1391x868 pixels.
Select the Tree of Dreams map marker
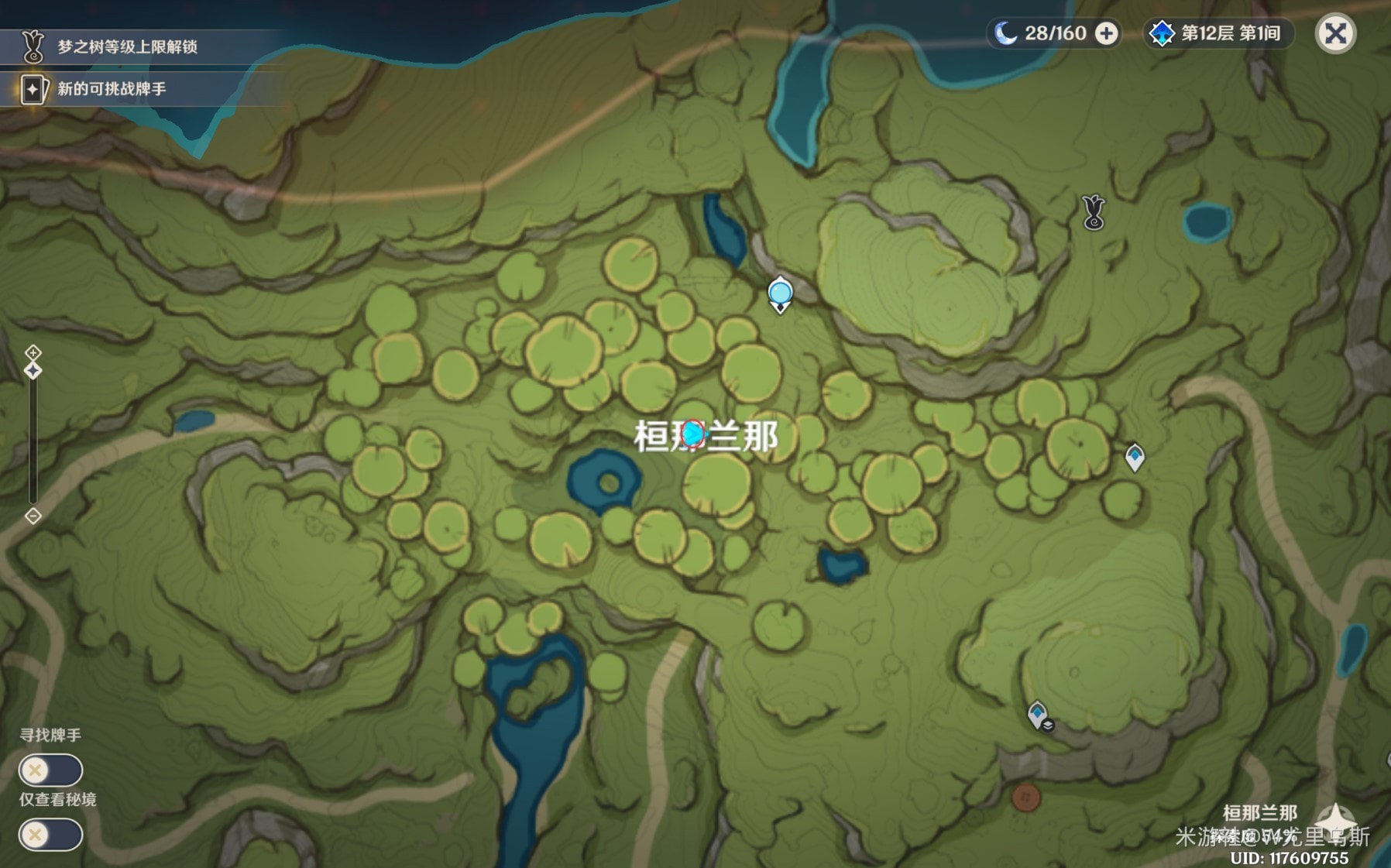pos(1093,212)
